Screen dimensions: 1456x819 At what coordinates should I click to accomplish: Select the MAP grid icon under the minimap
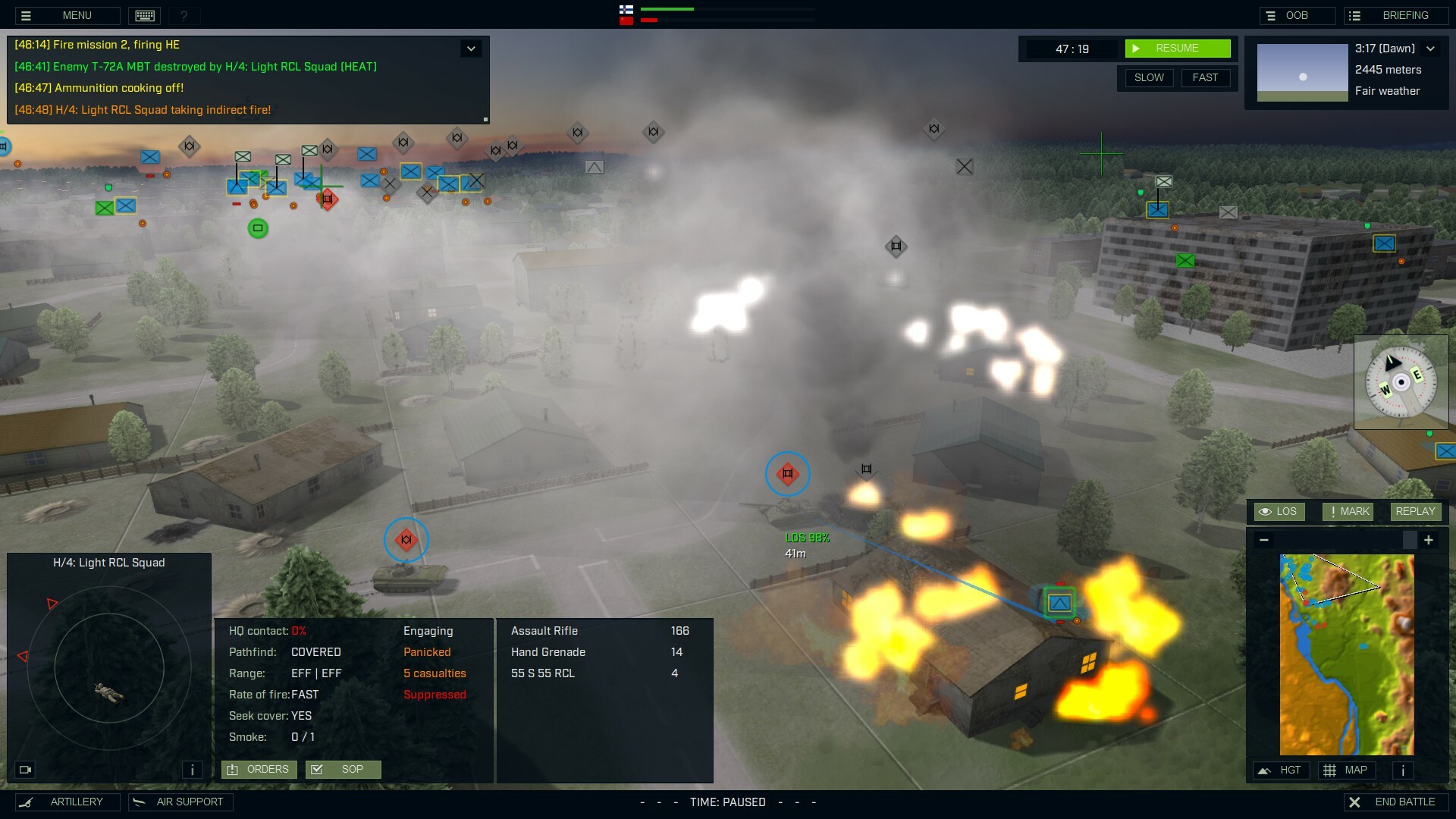pyautogui.click(x=1348, y=770)
